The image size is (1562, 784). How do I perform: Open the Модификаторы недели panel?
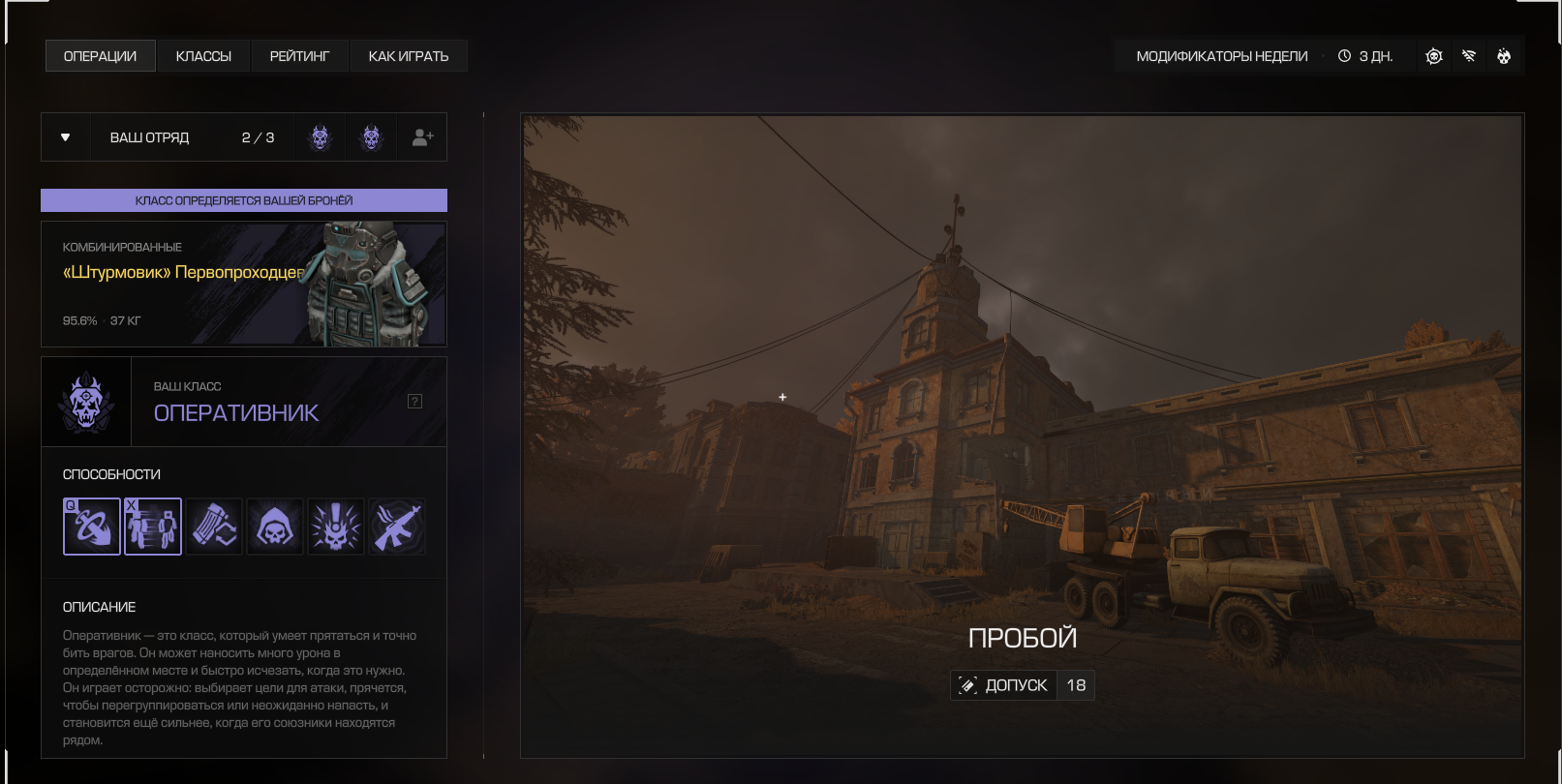point(1221,56)
